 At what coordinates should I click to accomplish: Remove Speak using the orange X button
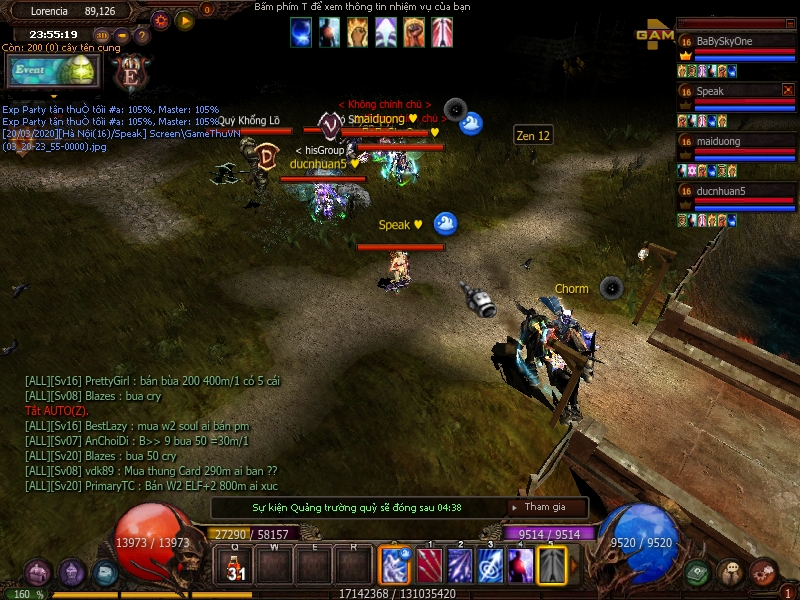(x=787, y=90)
